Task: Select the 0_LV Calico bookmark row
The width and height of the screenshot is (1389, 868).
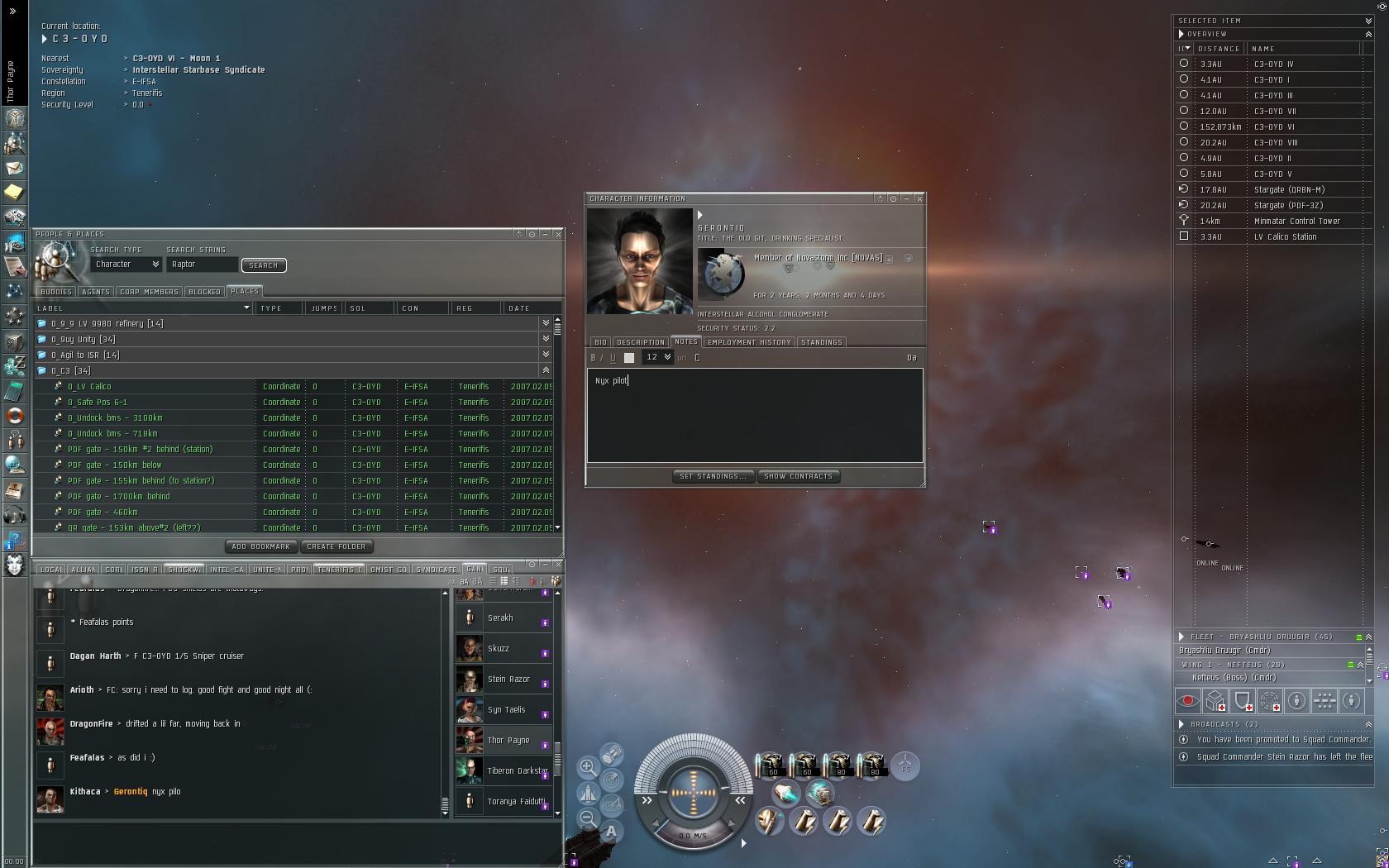Action: [89, 387]
